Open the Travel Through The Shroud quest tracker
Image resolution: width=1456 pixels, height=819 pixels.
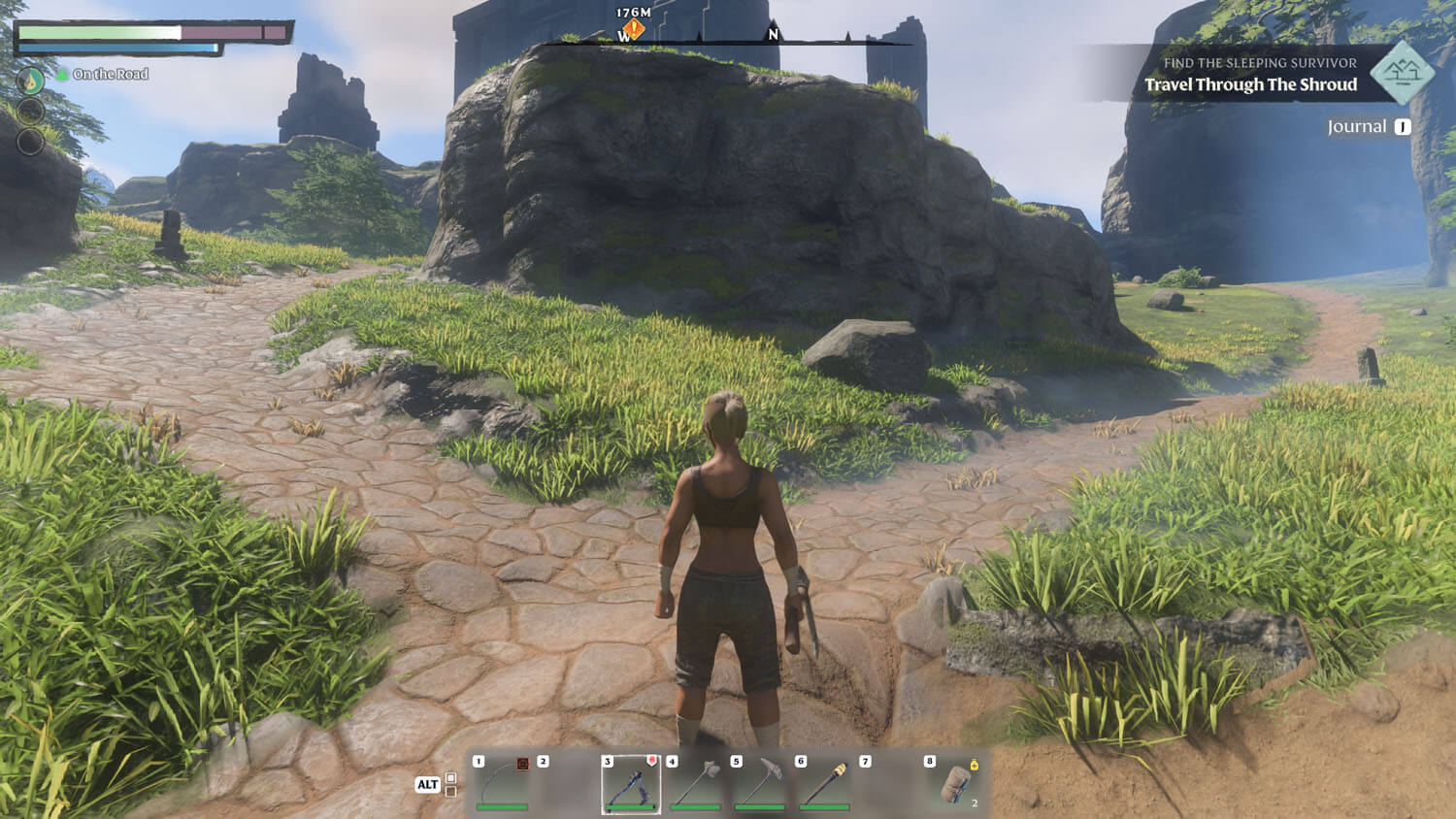(x=1250, y=84)
